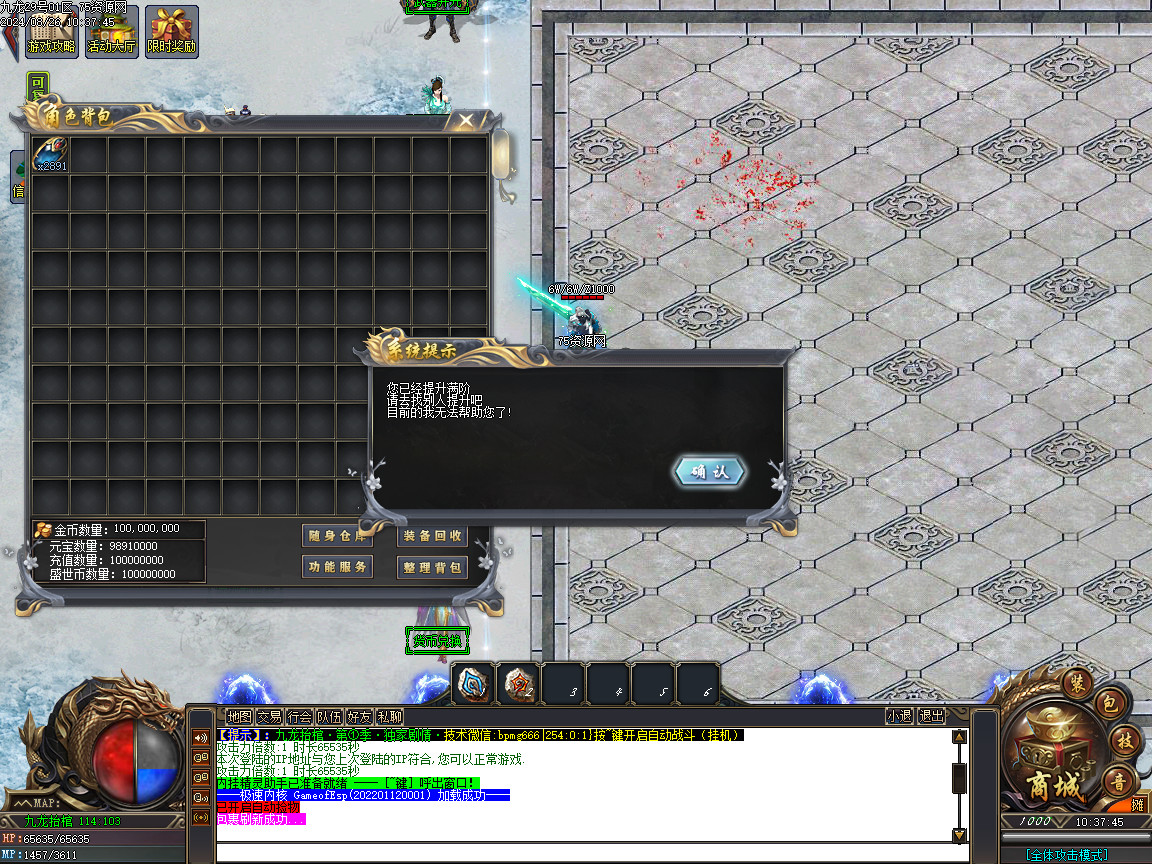Open the 技 skills round button
This screenshot has height=864, width=1152.
pyautogui.click(x=1124, y=741)
